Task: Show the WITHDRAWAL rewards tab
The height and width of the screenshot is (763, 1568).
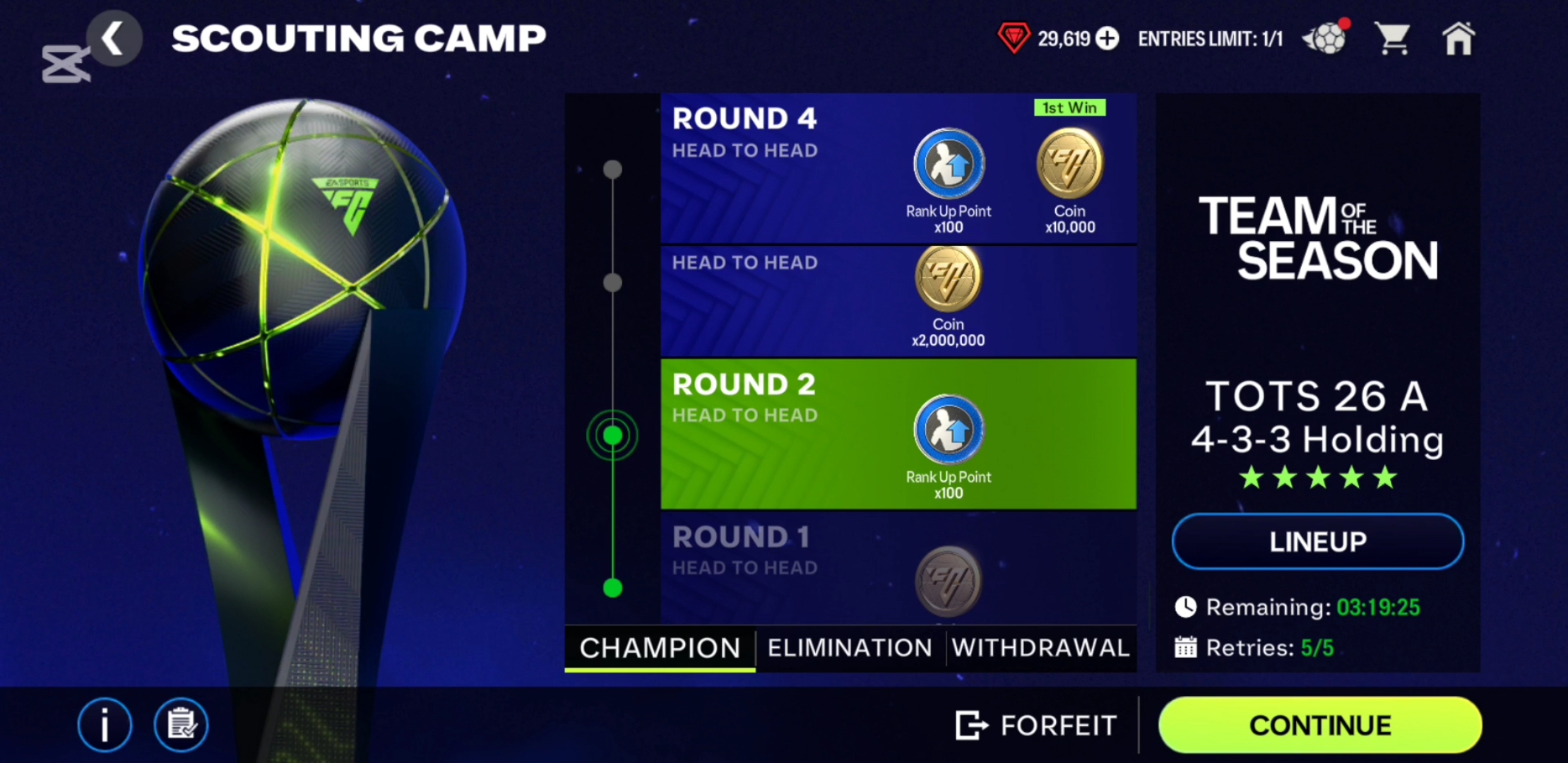Action: tap(1040, 648)
